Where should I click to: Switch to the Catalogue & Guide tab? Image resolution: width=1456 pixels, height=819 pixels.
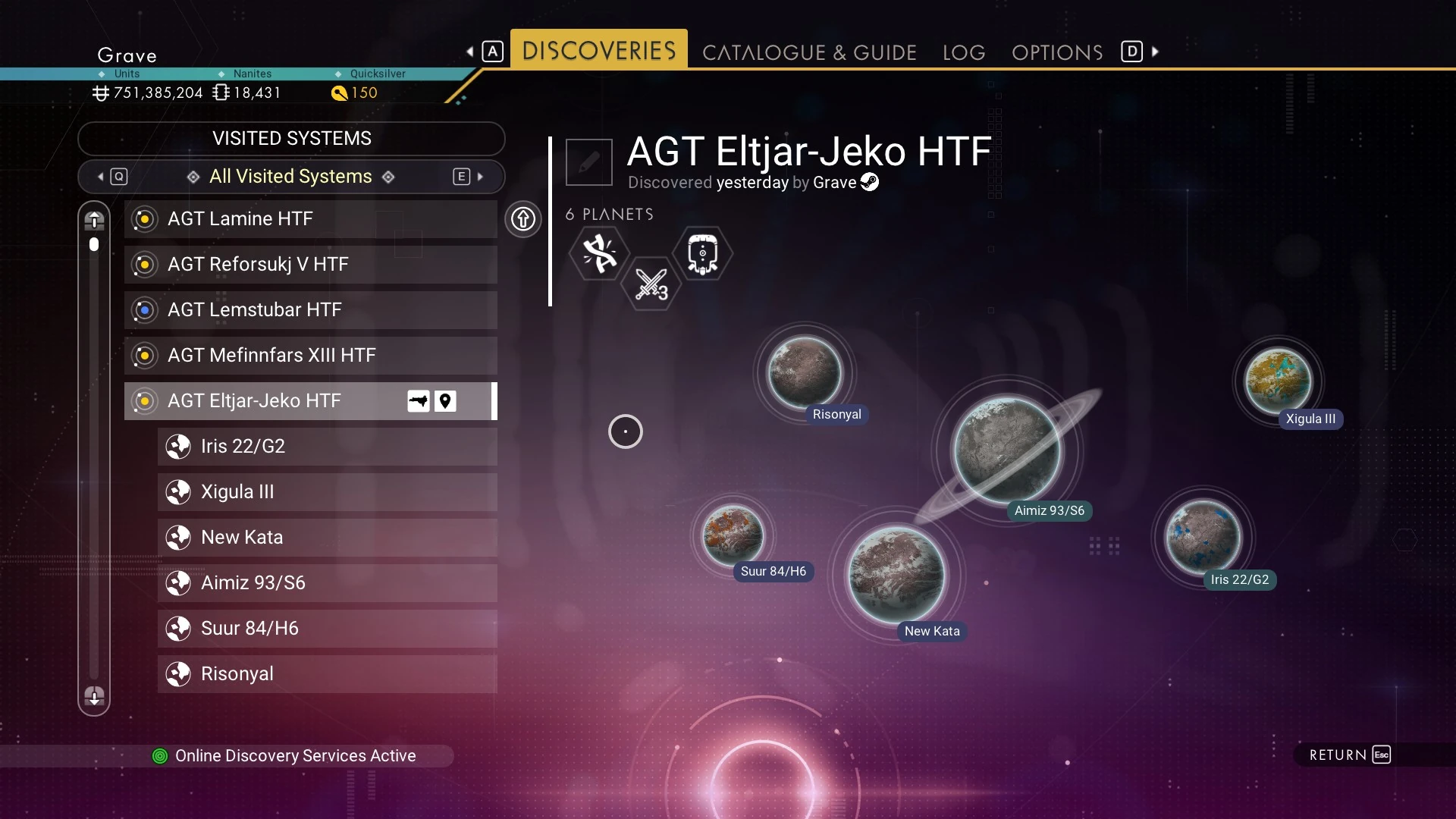point(809,52)
